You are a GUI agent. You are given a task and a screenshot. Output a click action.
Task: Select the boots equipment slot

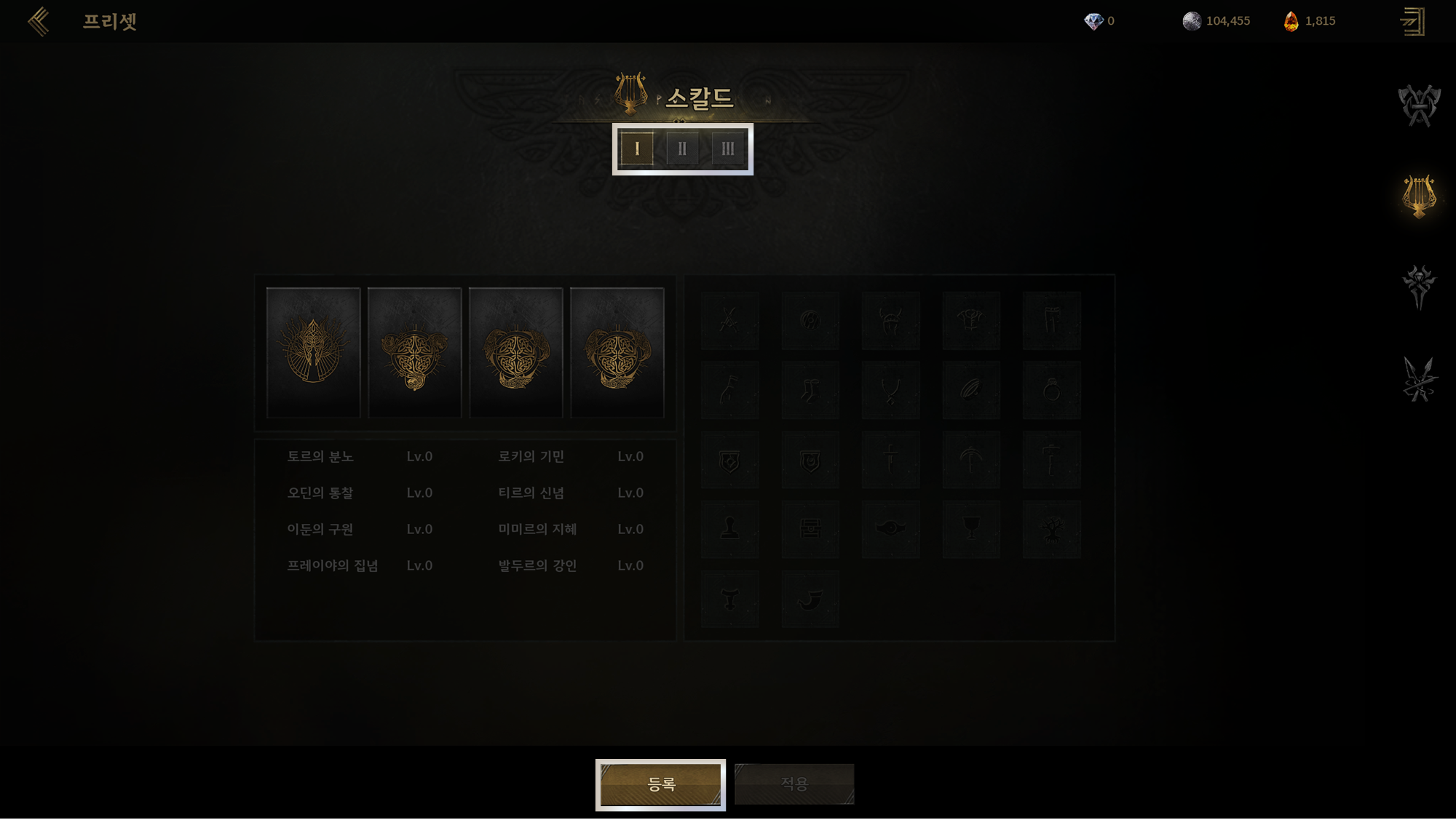point(810,390)
